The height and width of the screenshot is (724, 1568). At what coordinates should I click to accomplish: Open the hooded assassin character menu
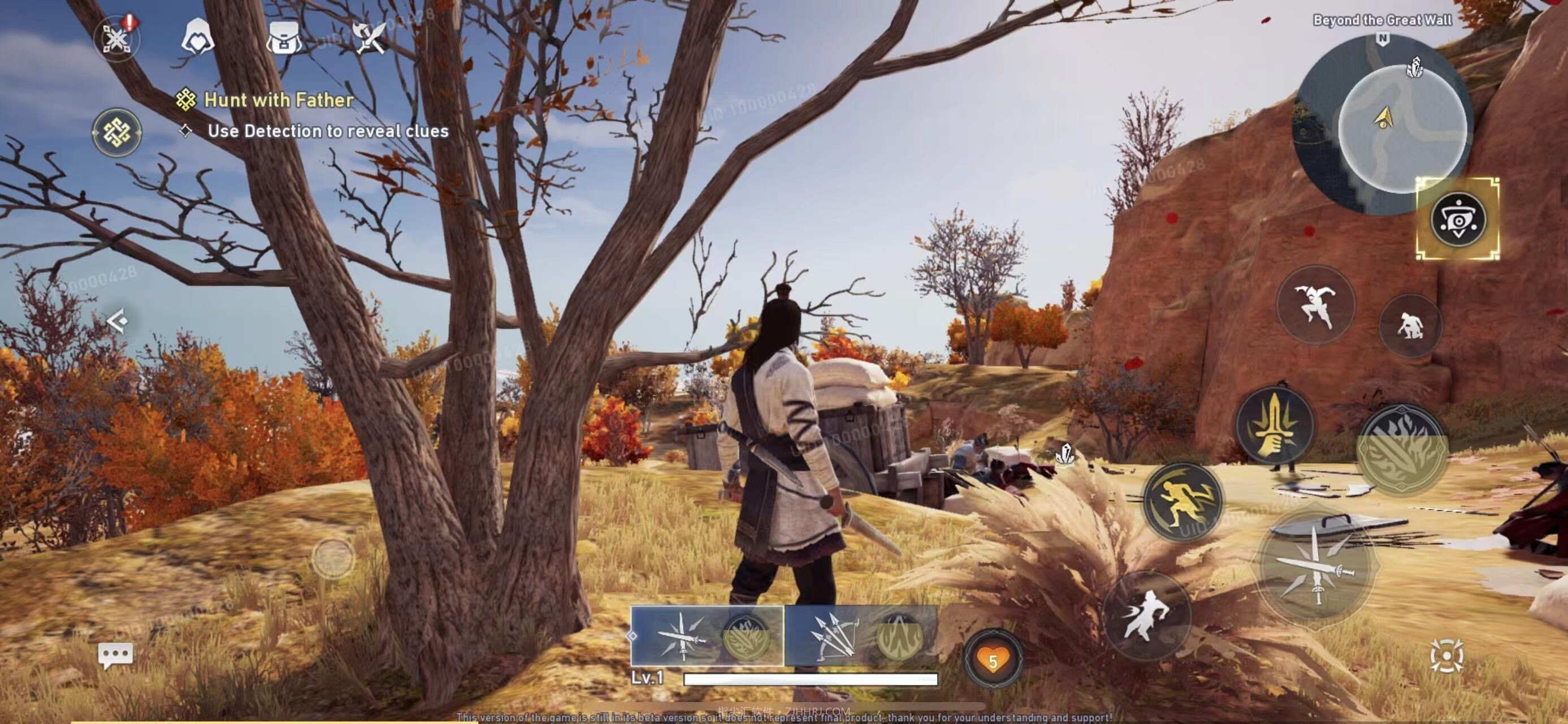tap(197, 37)
